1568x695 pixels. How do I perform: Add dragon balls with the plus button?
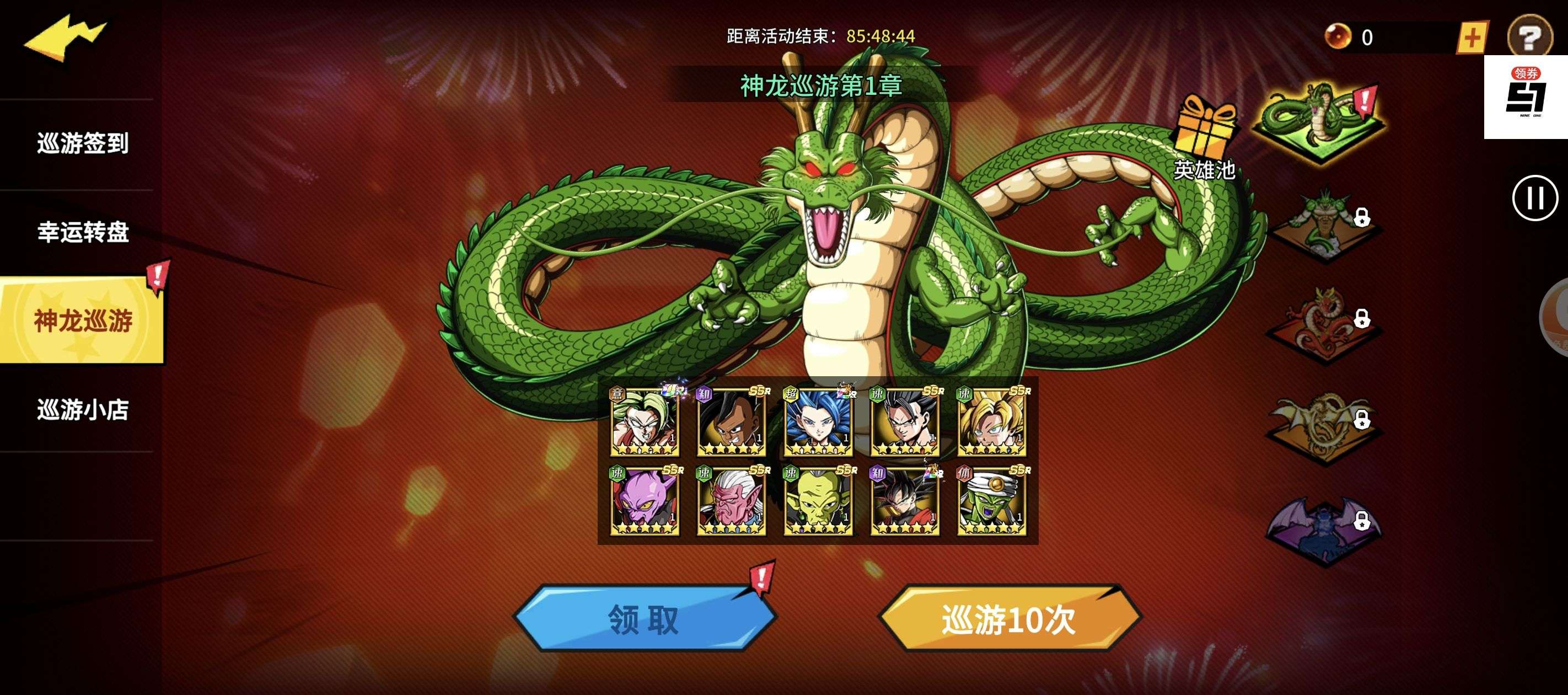point(1471,38)
